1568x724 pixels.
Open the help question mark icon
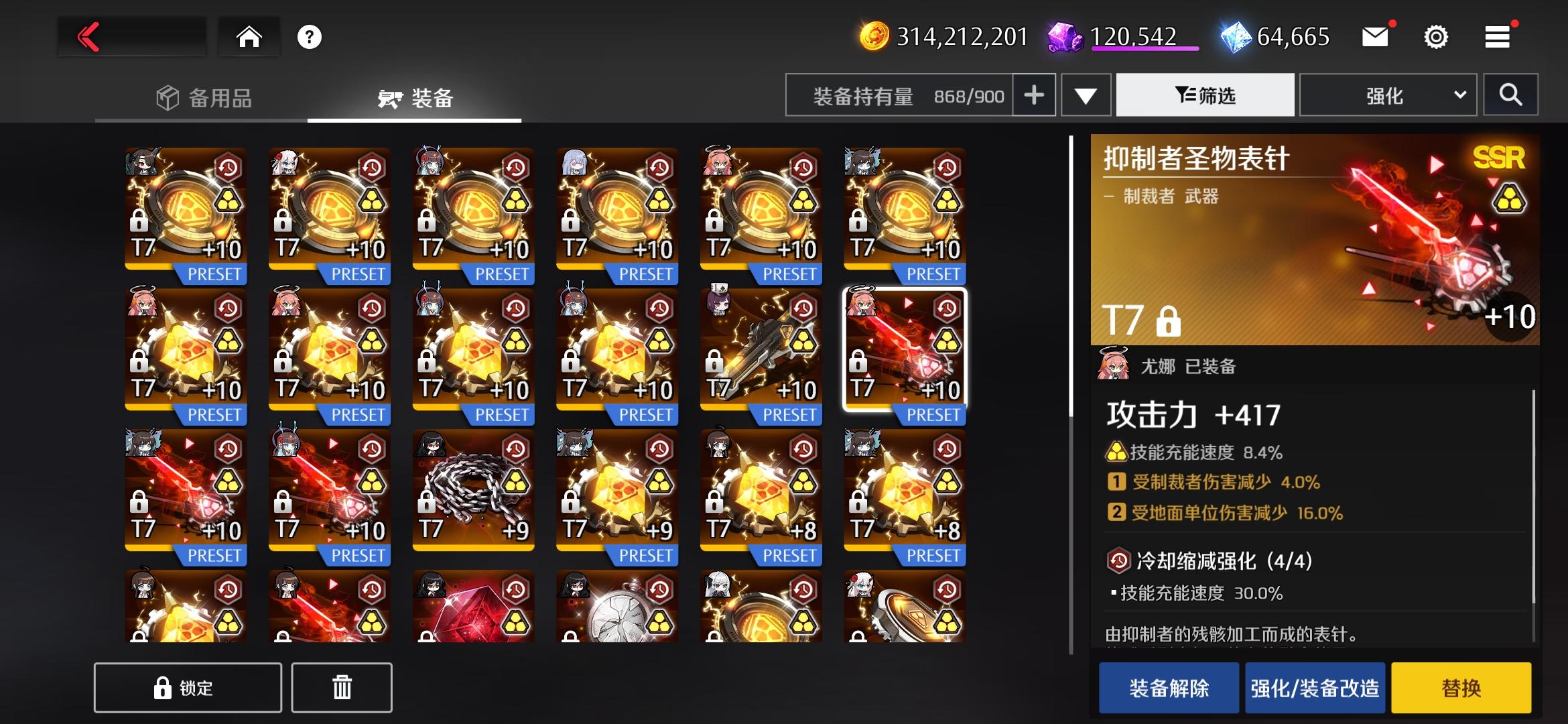pos(308,37)
